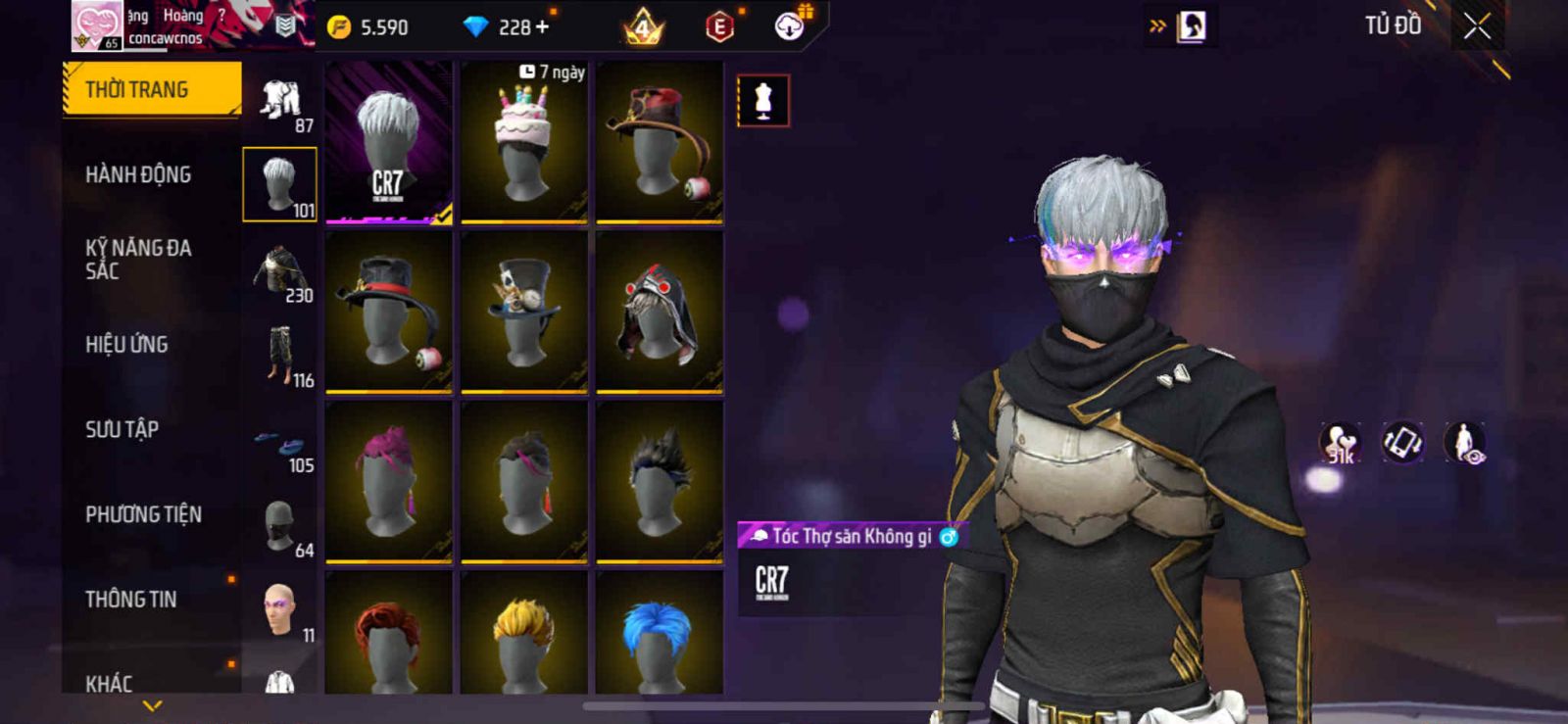Click the mannequin preview icon
The height and width of the screenshot is (724, 1568).
tap(763, 101)
